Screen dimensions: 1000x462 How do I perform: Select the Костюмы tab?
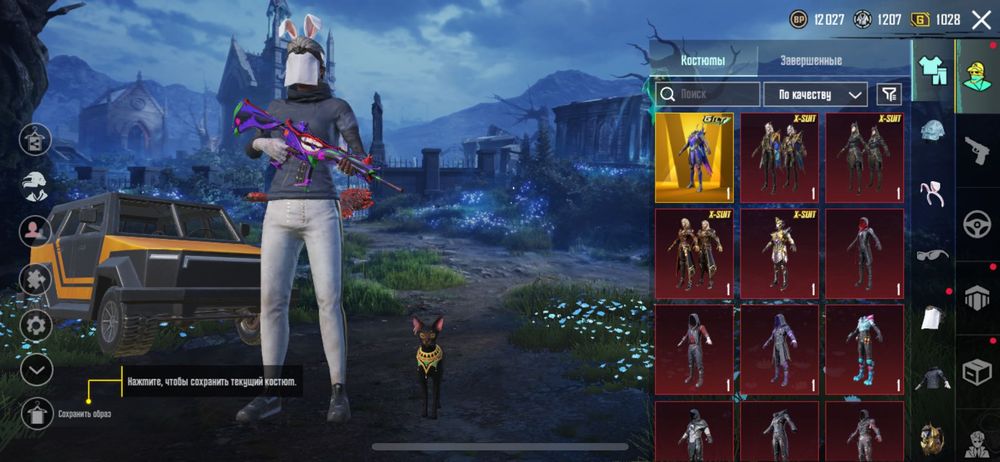click(x=703, y=60)
